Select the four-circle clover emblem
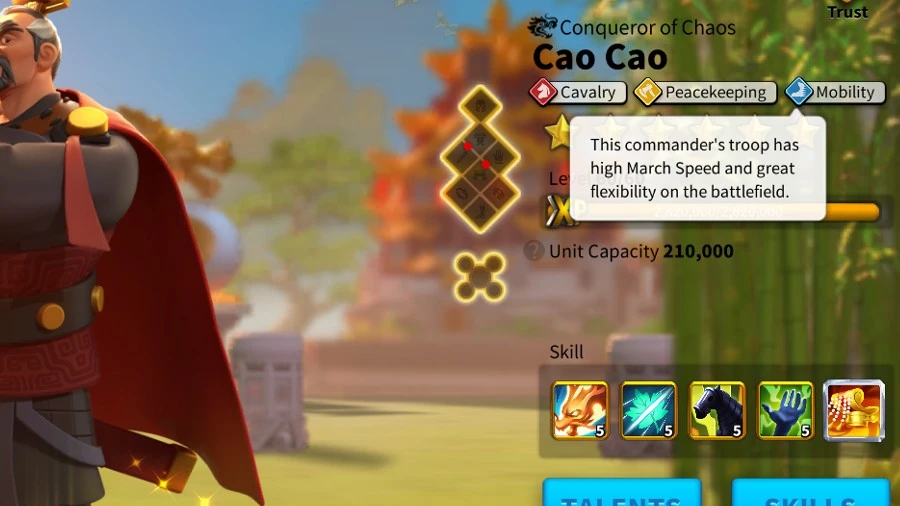The height and width of the screenshot is (506, 900). pyautogui.click(x=479, y=276)
